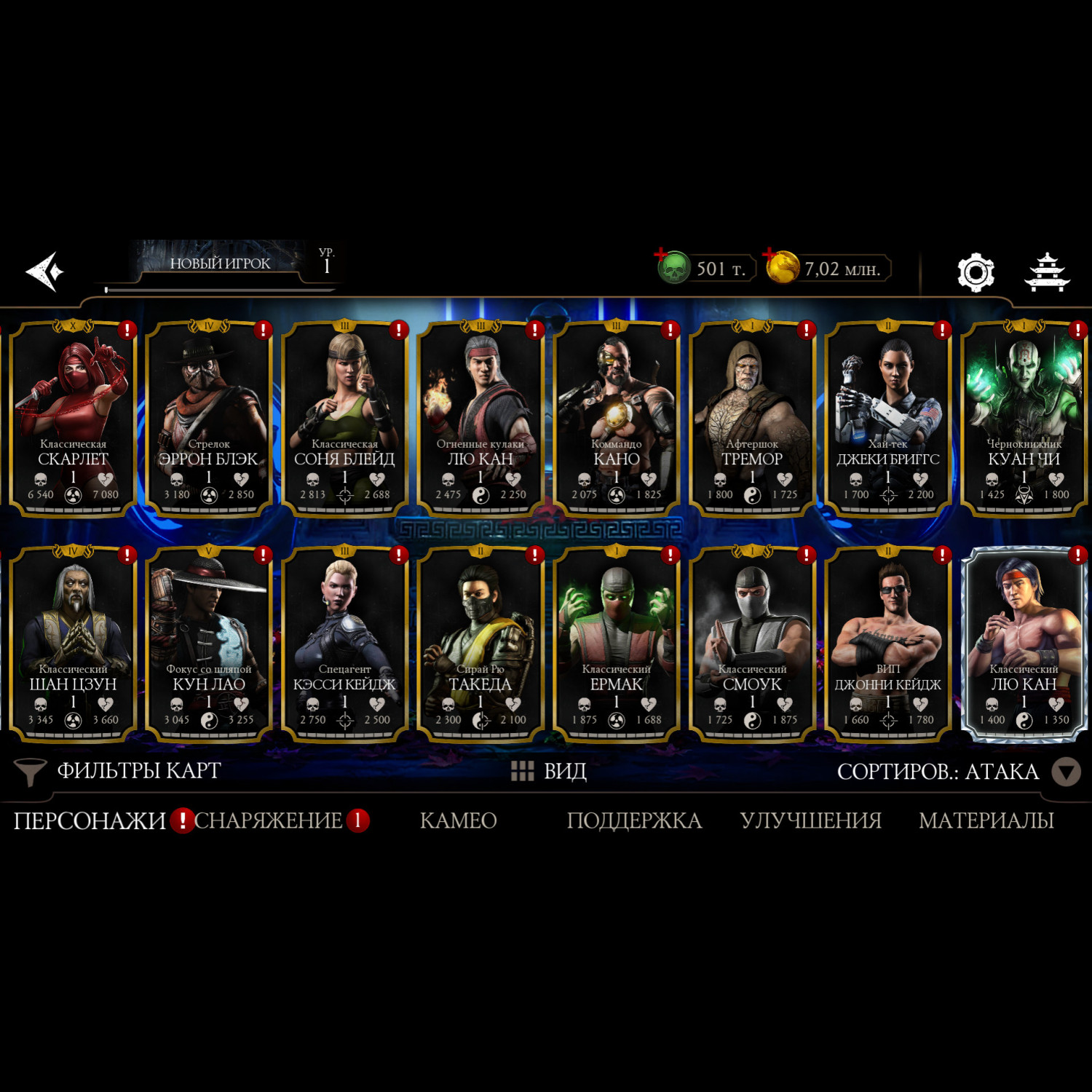Viewport: 1092px width, 1092px height.
Task: Pick the Сирай Рю Такеда card
Action: pyautogui.click(x=480, y=644)
